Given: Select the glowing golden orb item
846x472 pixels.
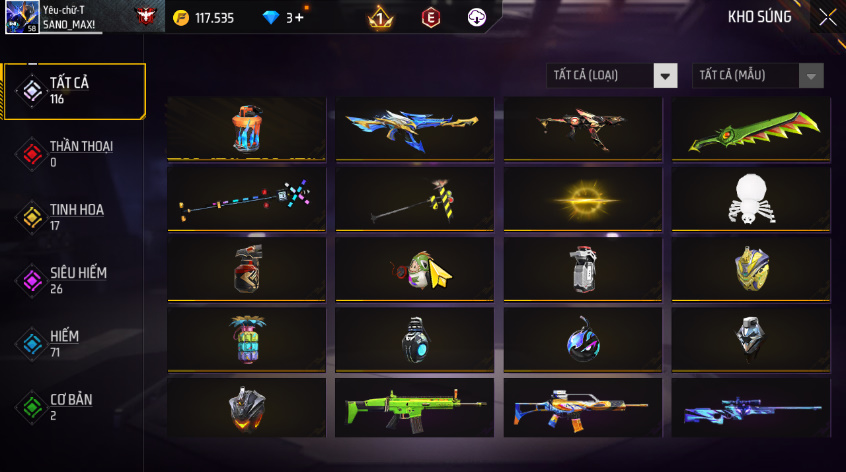Looking at the screenshot, I should 582,198.
